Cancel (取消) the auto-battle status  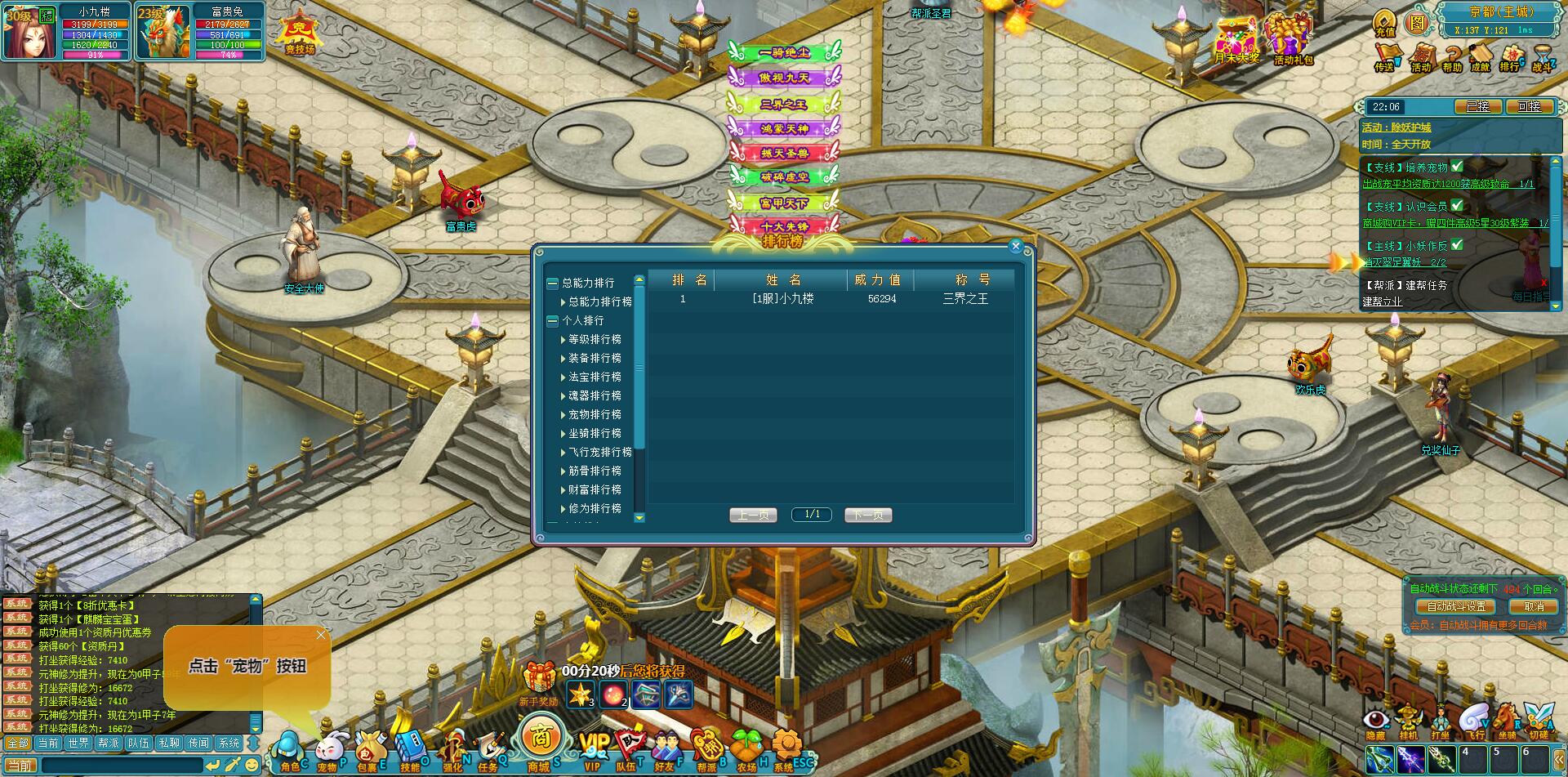[x=1534, y=606]
